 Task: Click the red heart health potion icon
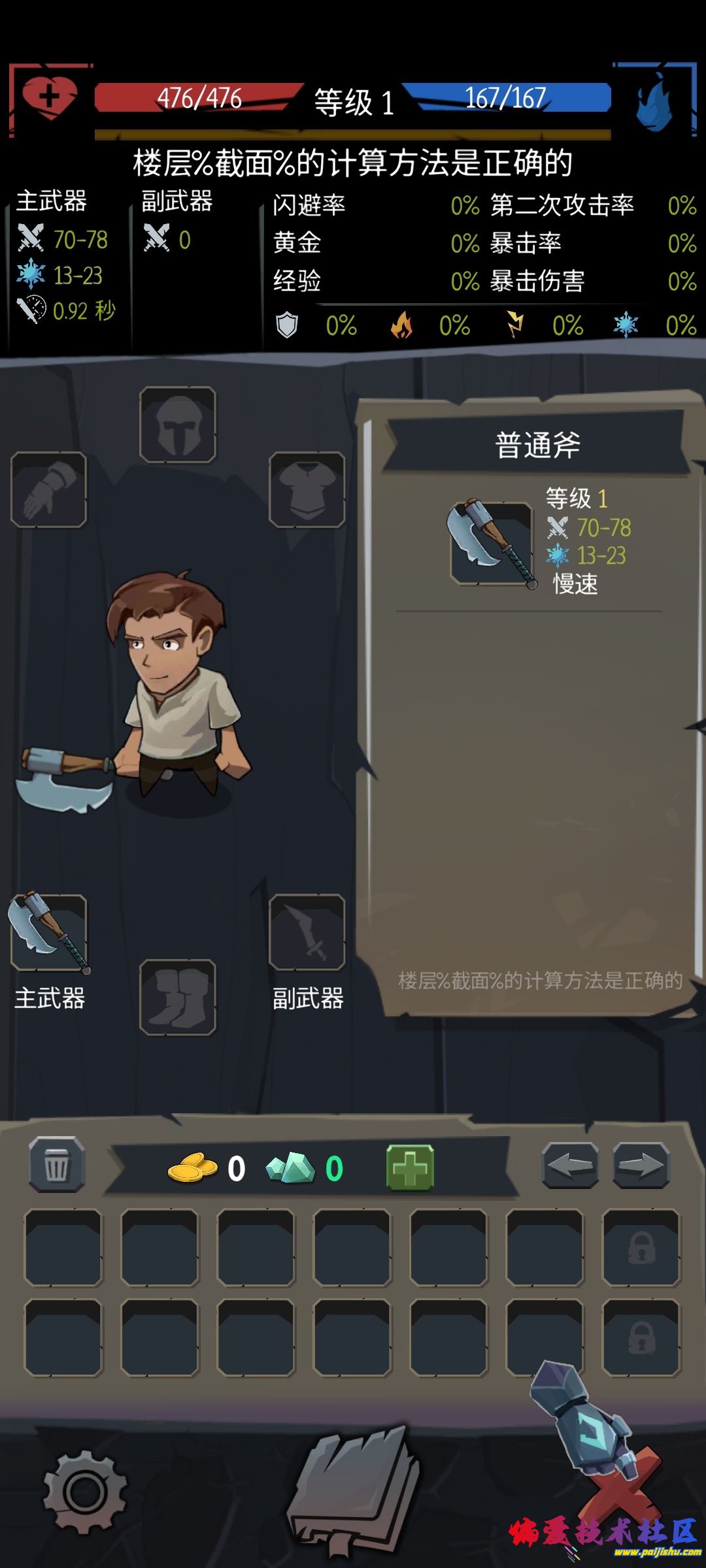pyautogui.click(x=49, y=98)
